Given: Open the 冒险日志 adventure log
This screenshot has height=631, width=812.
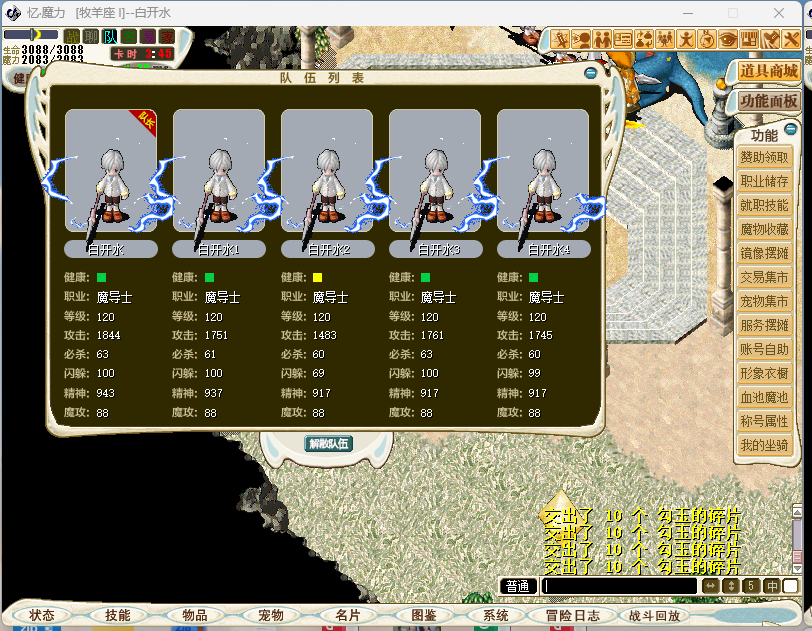Looking at the screenshot, I should click(573, 615).
